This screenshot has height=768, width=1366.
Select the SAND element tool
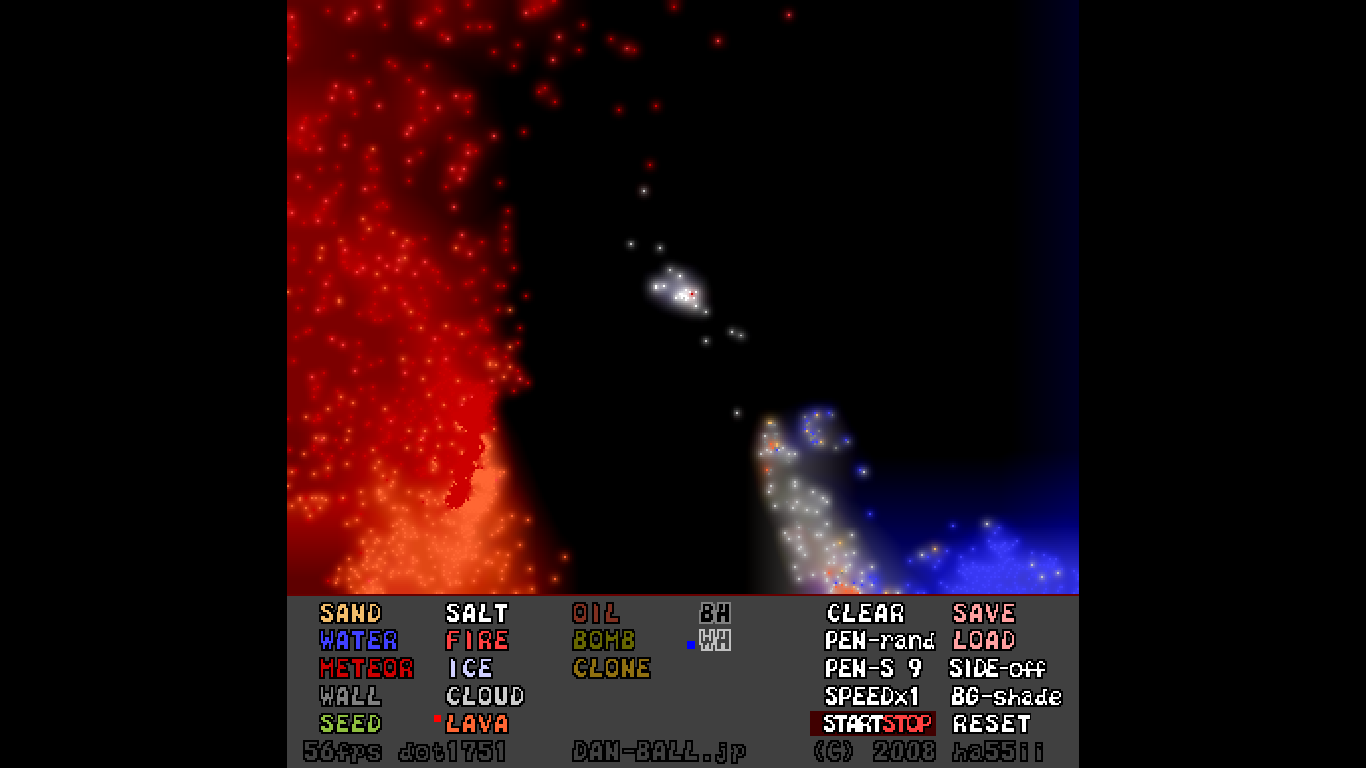point(349,613)
